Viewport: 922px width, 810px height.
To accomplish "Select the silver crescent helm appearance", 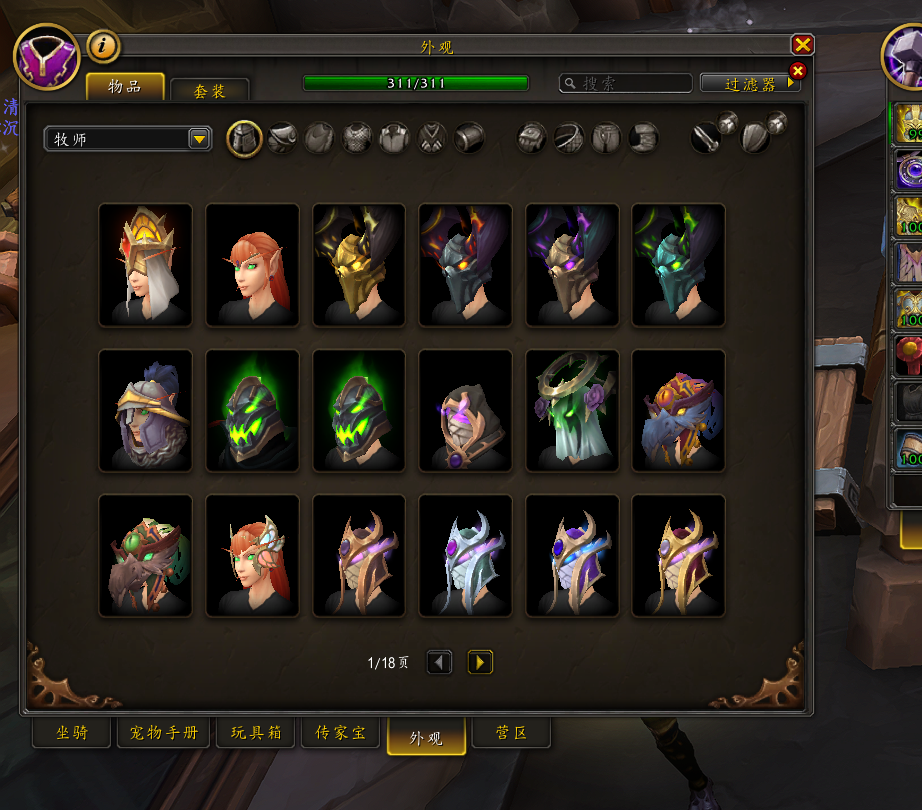I will (465, 556).
